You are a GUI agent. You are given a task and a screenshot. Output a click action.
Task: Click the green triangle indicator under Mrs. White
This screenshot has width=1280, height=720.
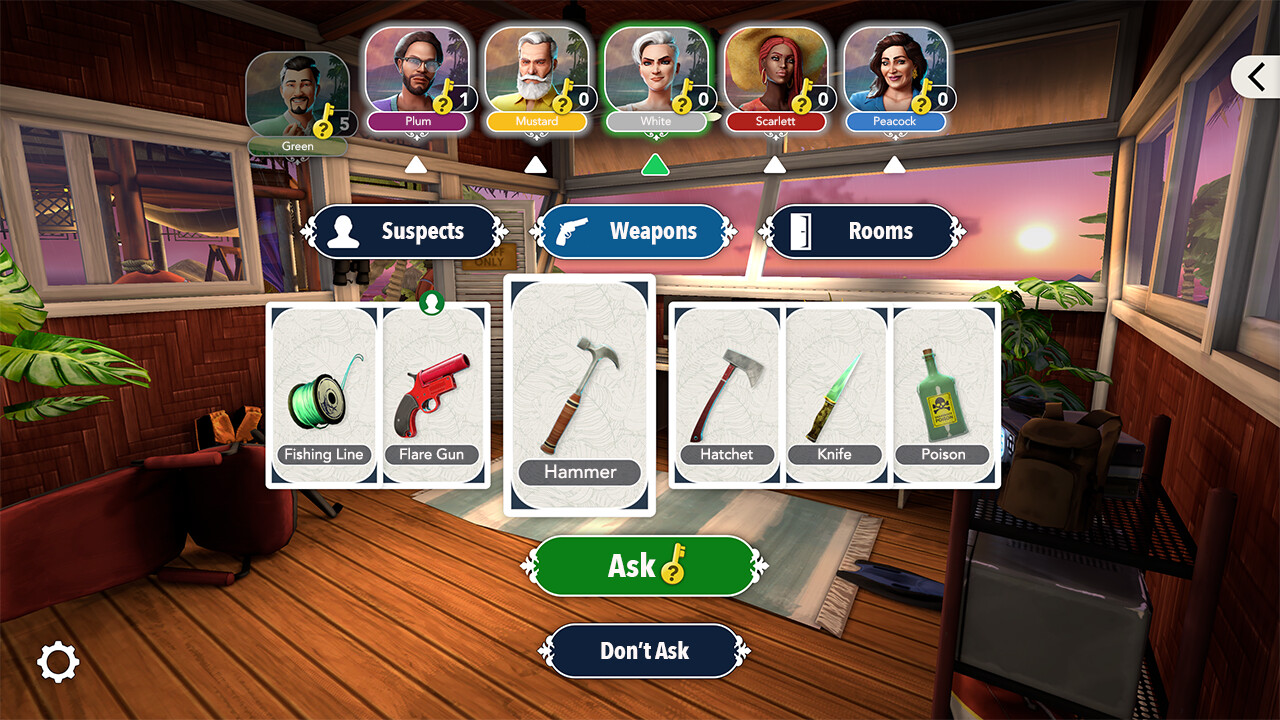(656, 166)
